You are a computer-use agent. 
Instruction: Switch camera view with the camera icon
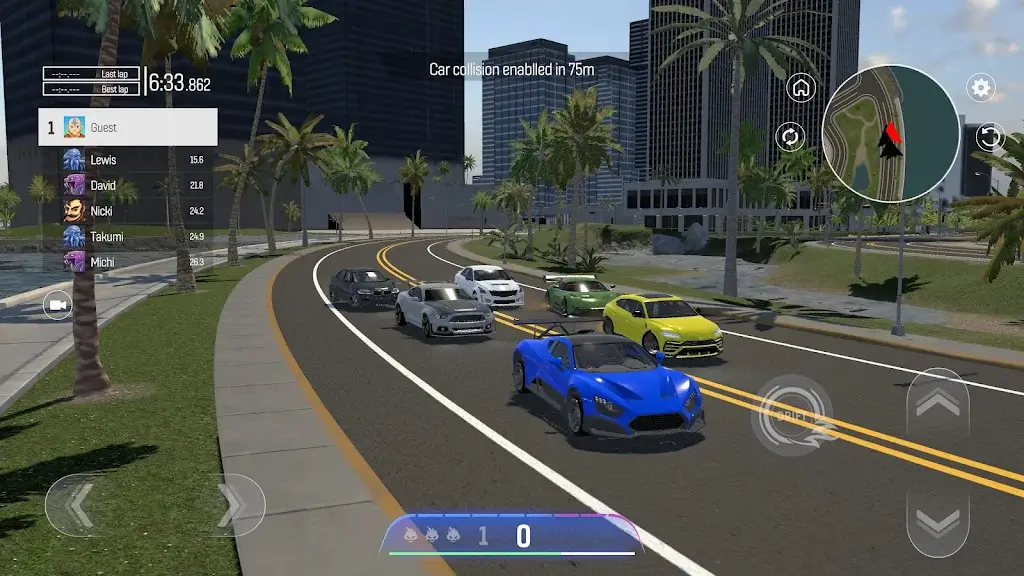coord(58,304)
